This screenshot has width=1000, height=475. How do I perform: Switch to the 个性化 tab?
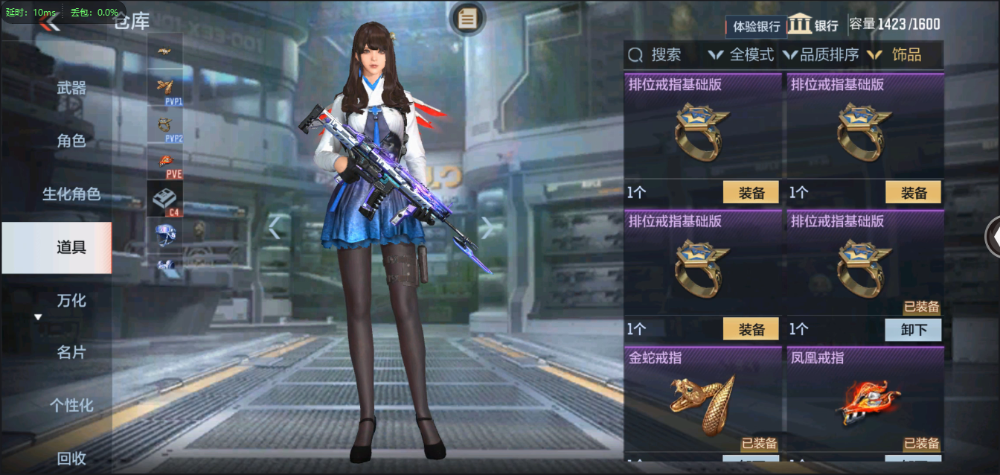coord(71,406)
